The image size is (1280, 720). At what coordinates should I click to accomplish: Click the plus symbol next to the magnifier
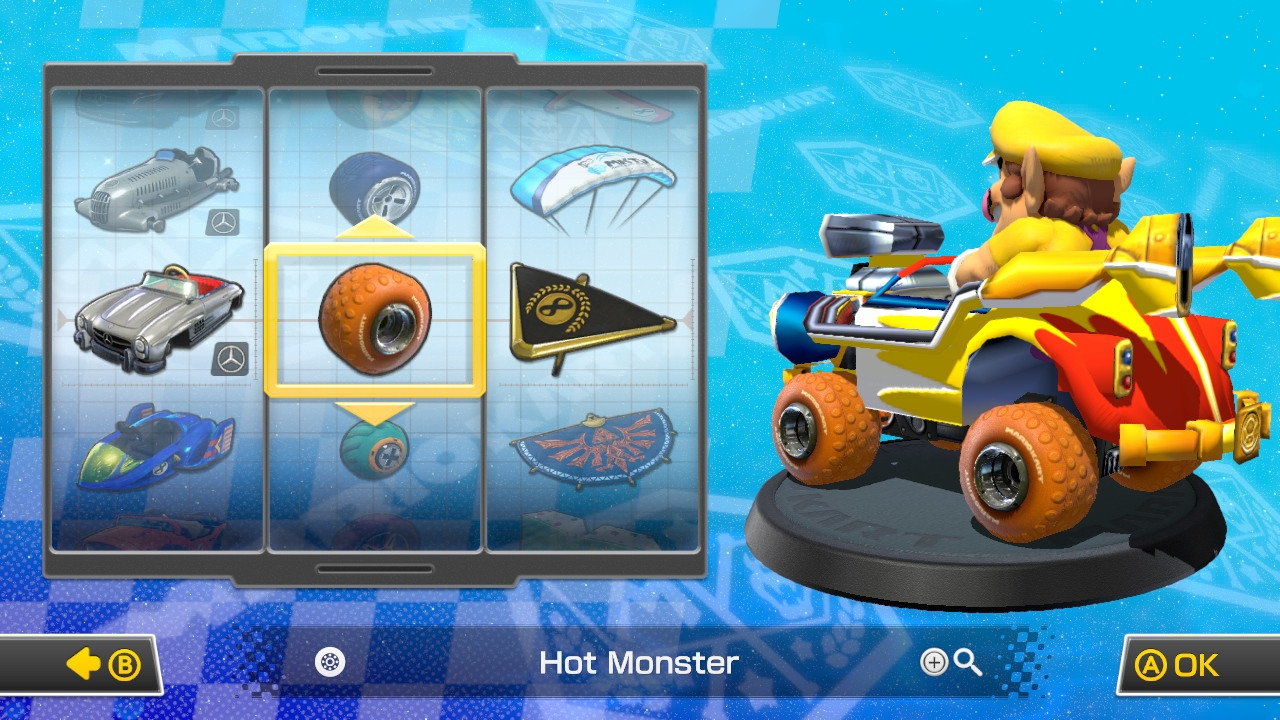(934, 664)
